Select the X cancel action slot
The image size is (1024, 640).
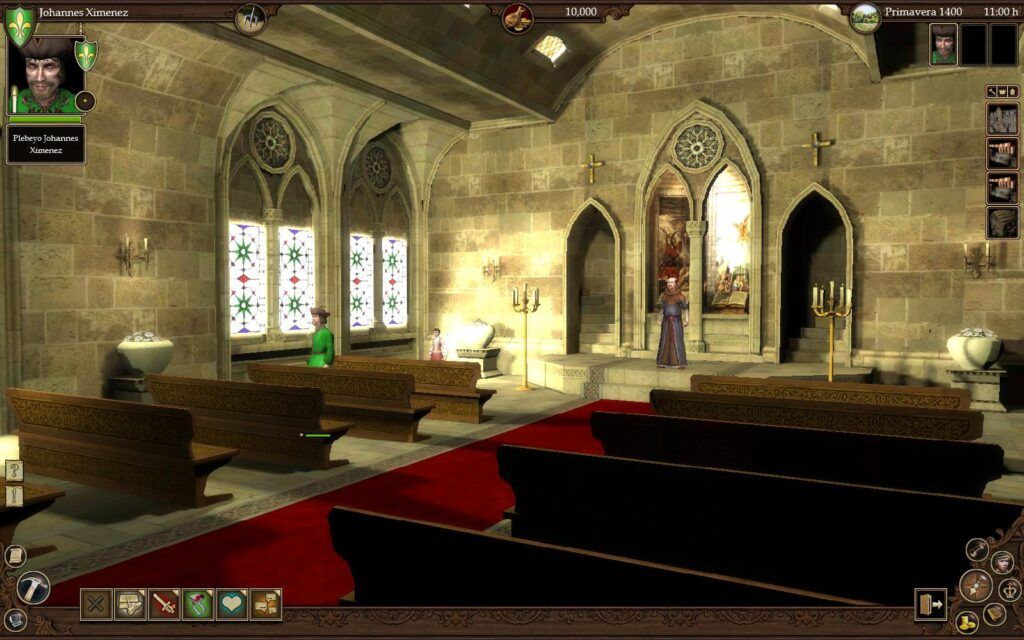[x=97, y=604]
